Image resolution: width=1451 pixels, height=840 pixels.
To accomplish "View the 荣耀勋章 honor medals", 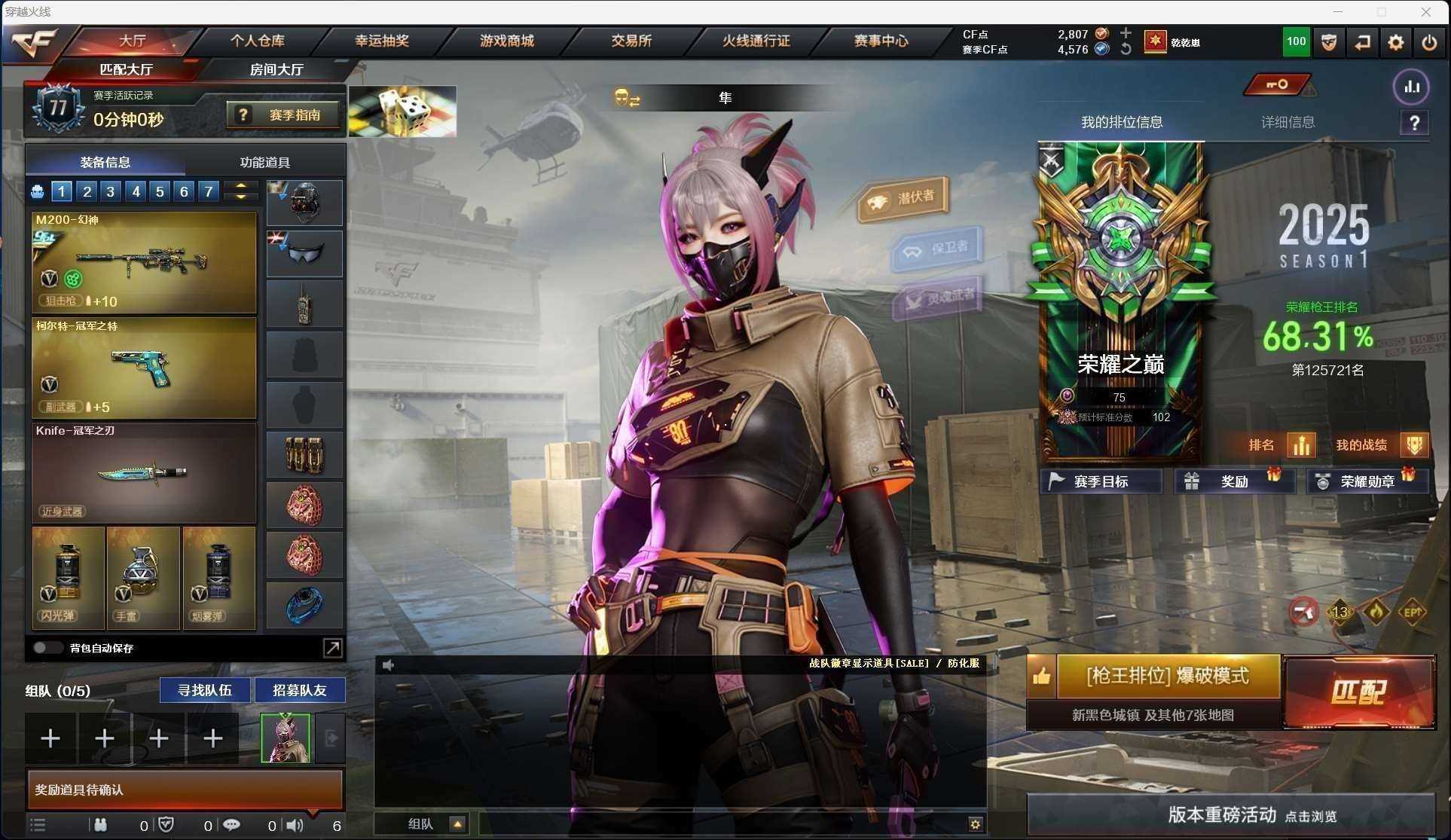I will click(x=1367, y=481).
